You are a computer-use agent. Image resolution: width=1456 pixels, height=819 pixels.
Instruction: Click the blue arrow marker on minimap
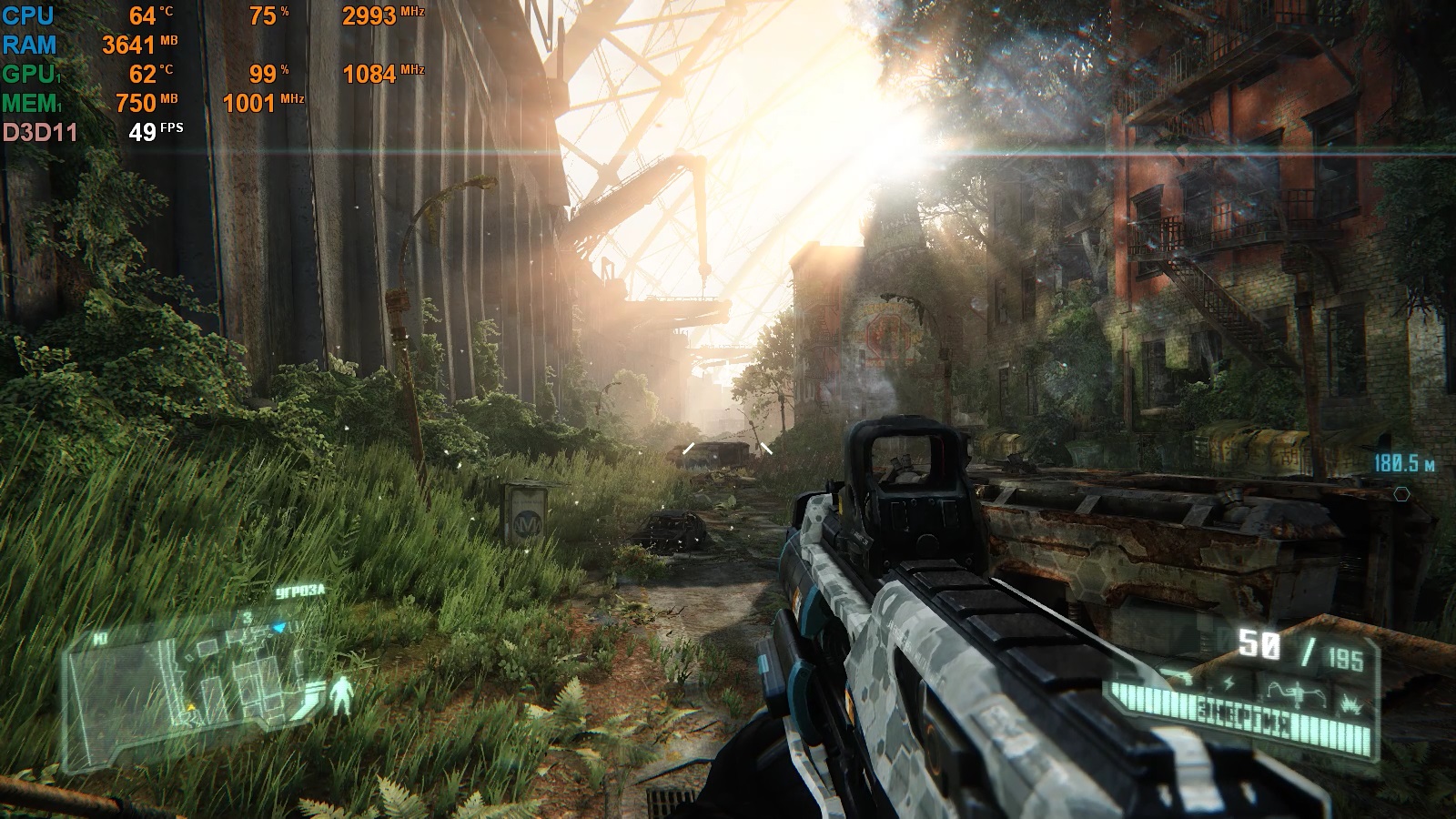(280, 627)
